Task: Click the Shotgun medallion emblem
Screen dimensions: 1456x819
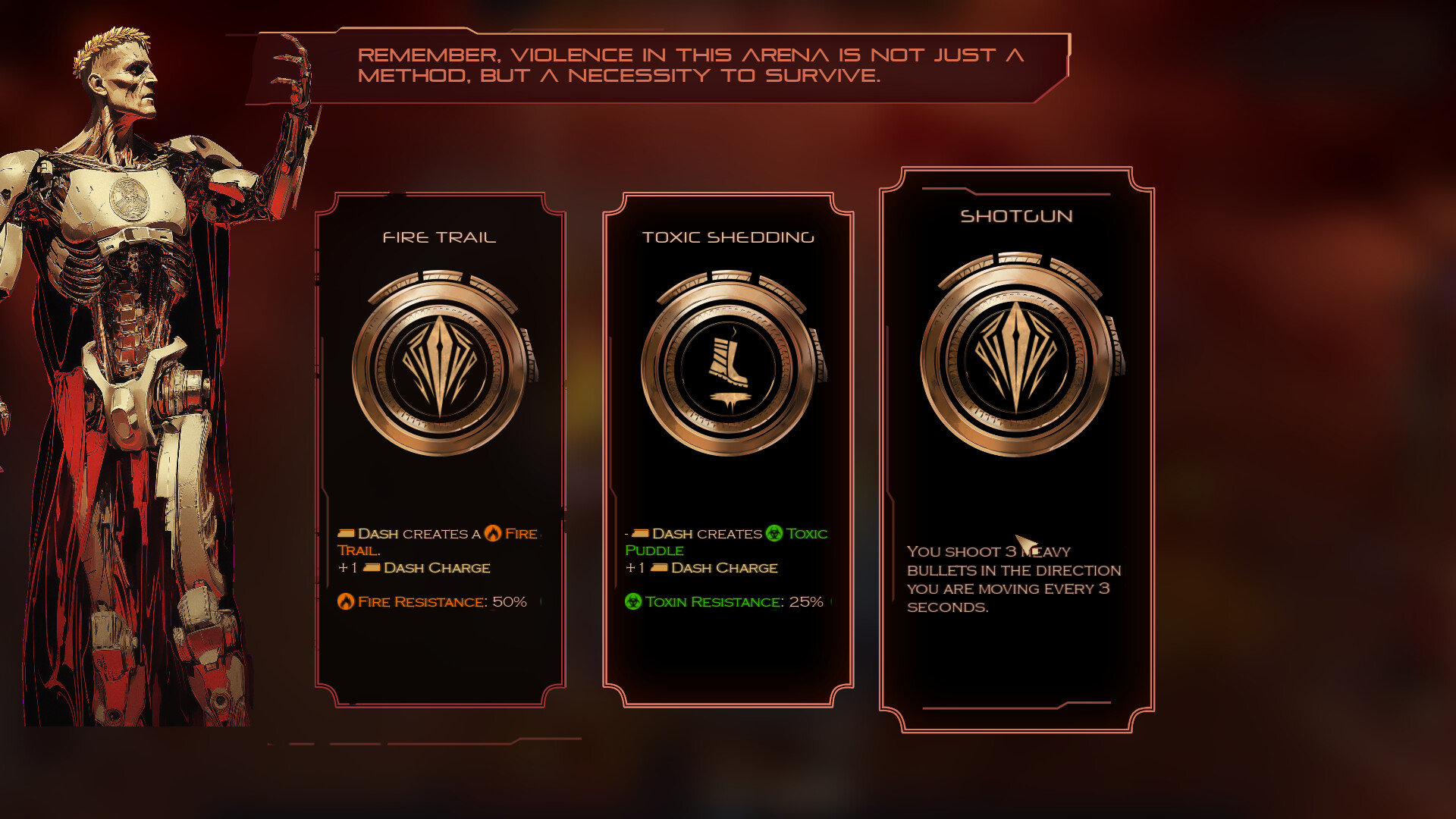Action: (1019, 353)
